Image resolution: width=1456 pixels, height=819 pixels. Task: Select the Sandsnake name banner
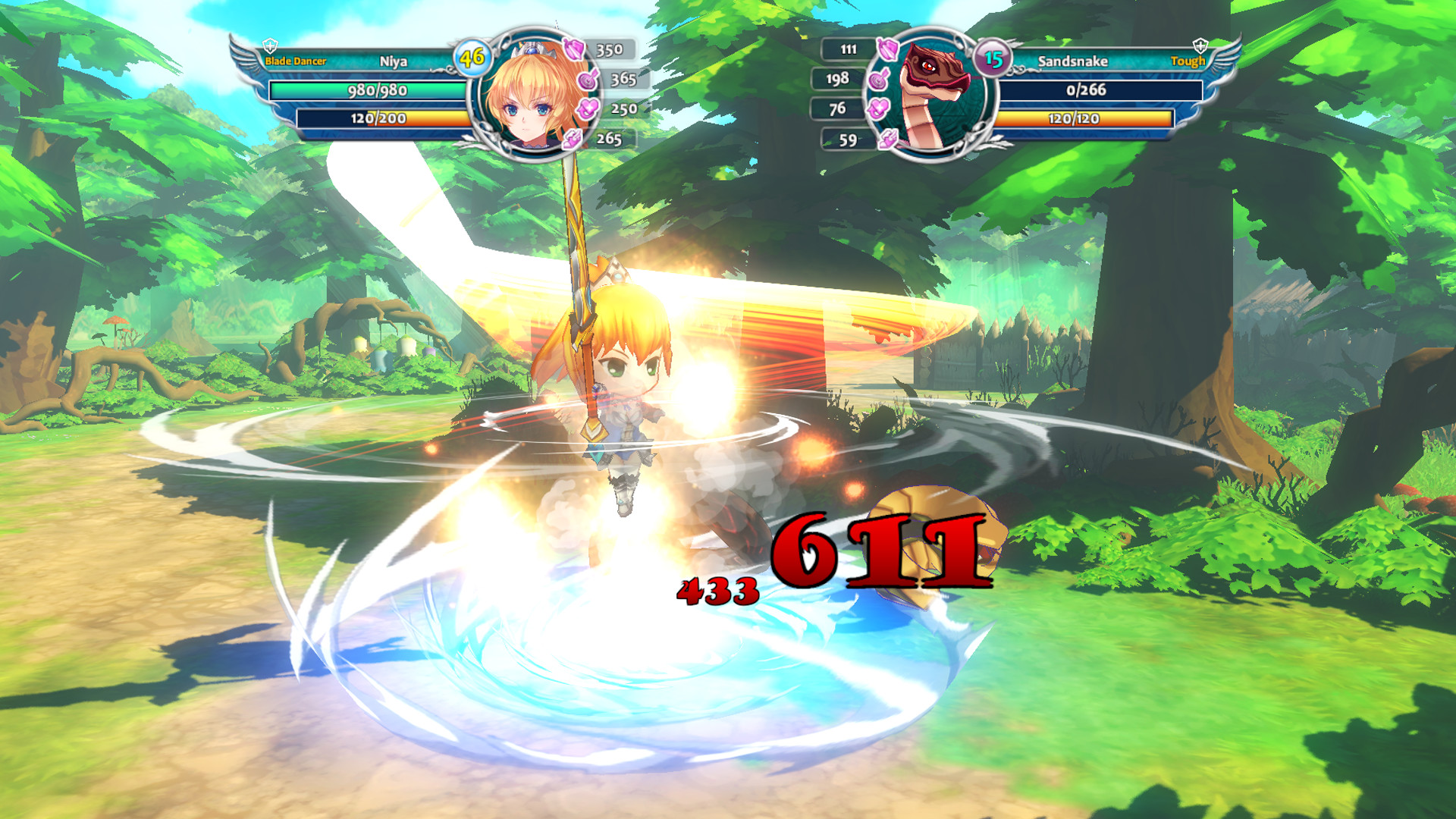click(x=1072, y=61)
